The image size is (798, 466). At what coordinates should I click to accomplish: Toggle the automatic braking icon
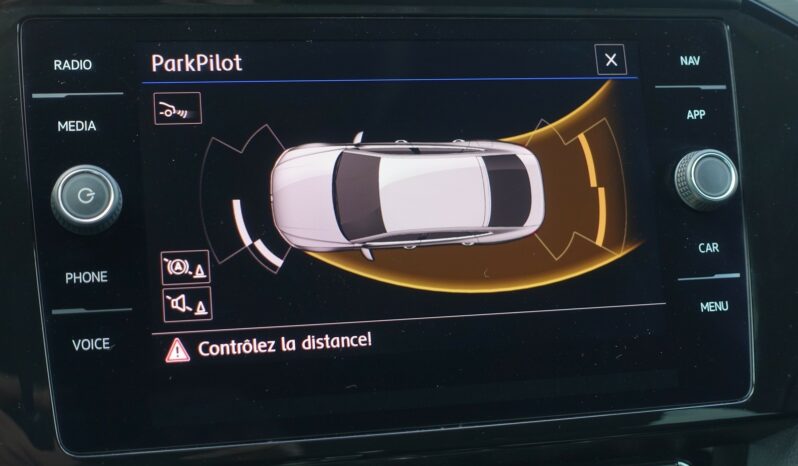[186, 268]
